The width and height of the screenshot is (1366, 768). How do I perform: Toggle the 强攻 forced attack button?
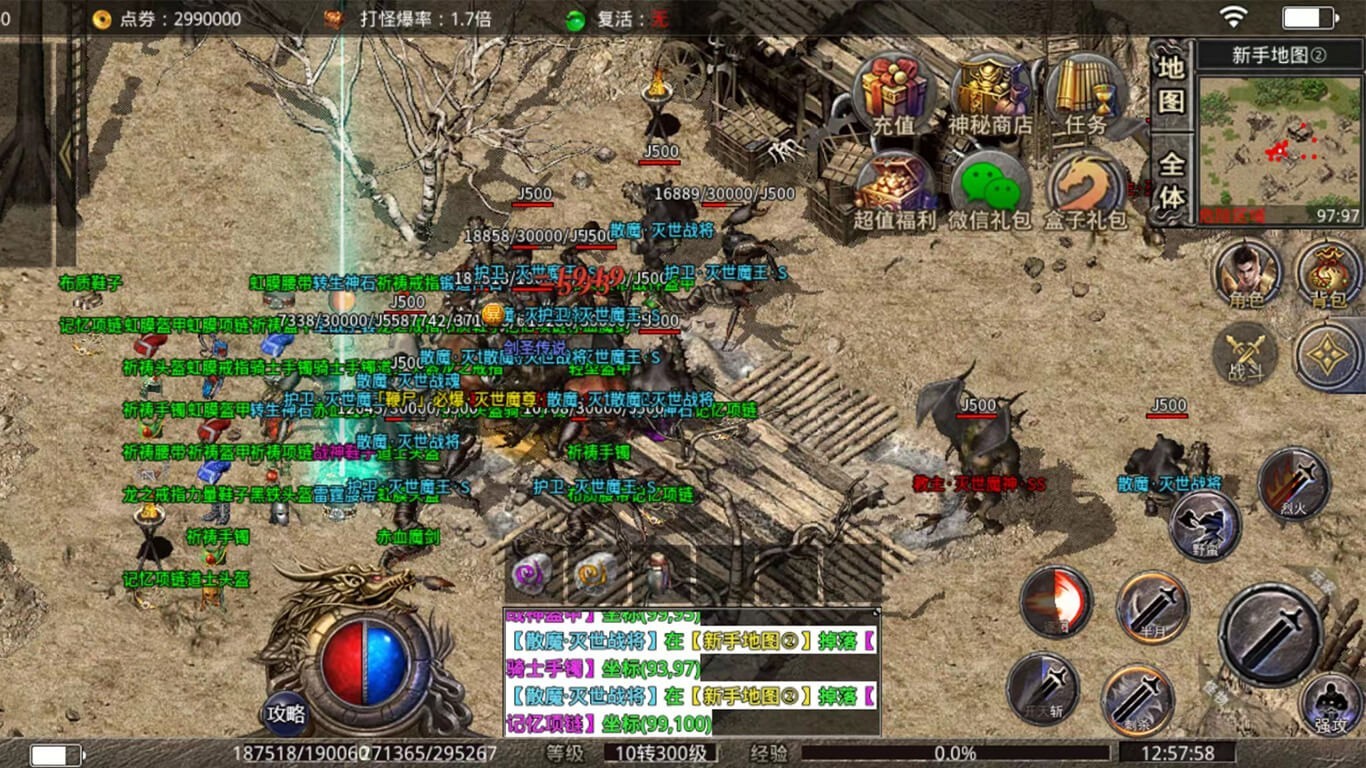click(1331, 703)
